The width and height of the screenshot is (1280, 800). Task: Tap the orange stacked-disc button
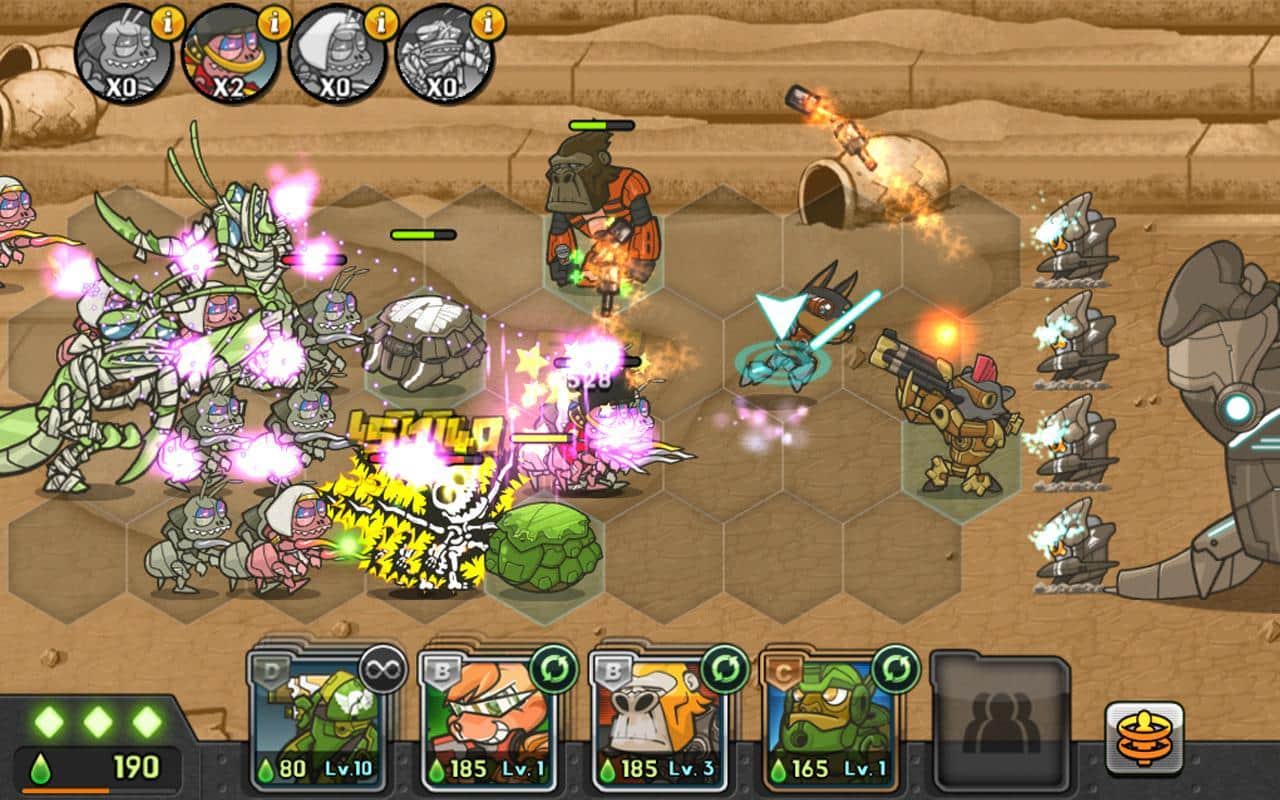click(x=1144, y=739)
